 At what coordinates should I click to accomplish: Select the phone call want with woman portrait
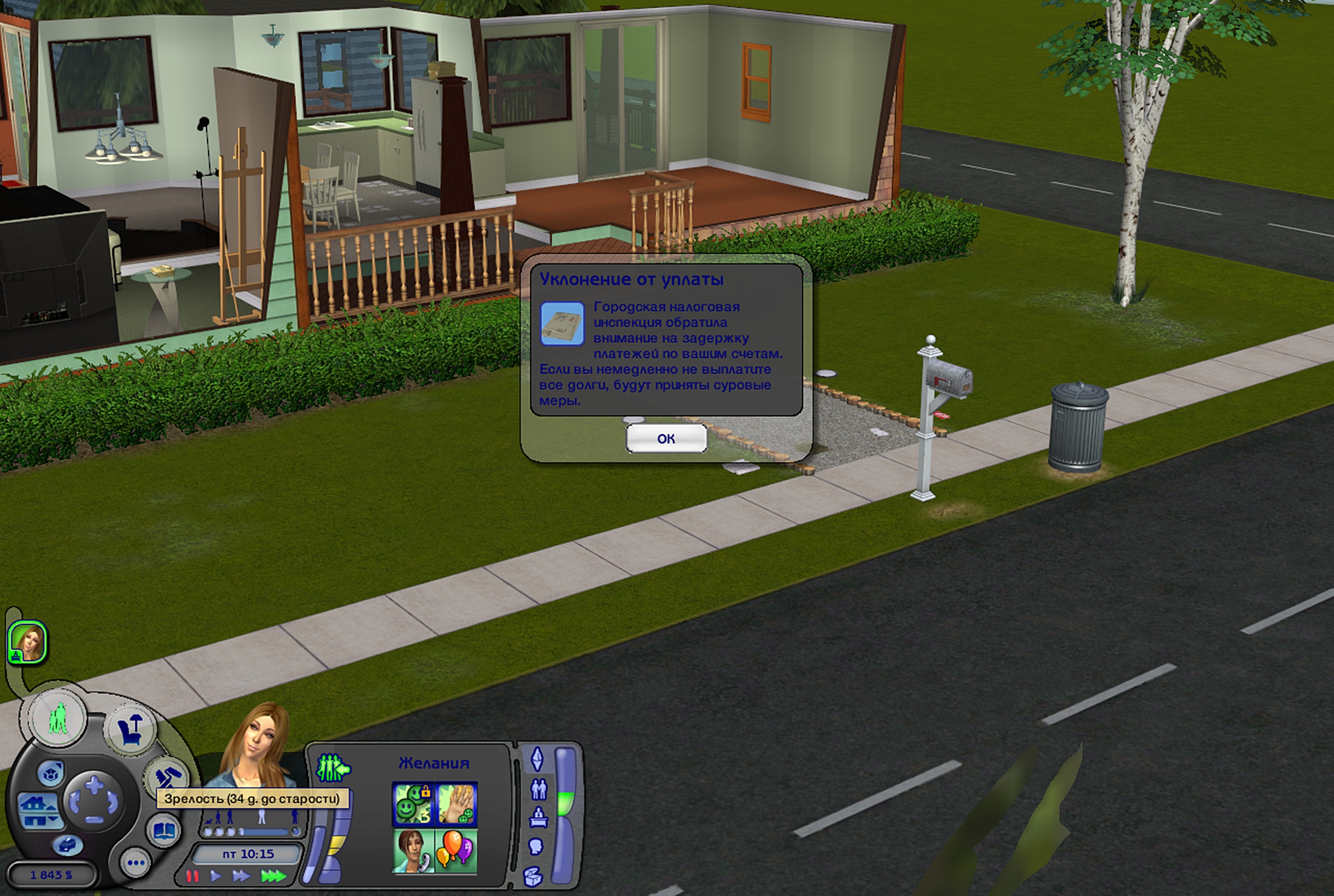(x=413, y=851)
